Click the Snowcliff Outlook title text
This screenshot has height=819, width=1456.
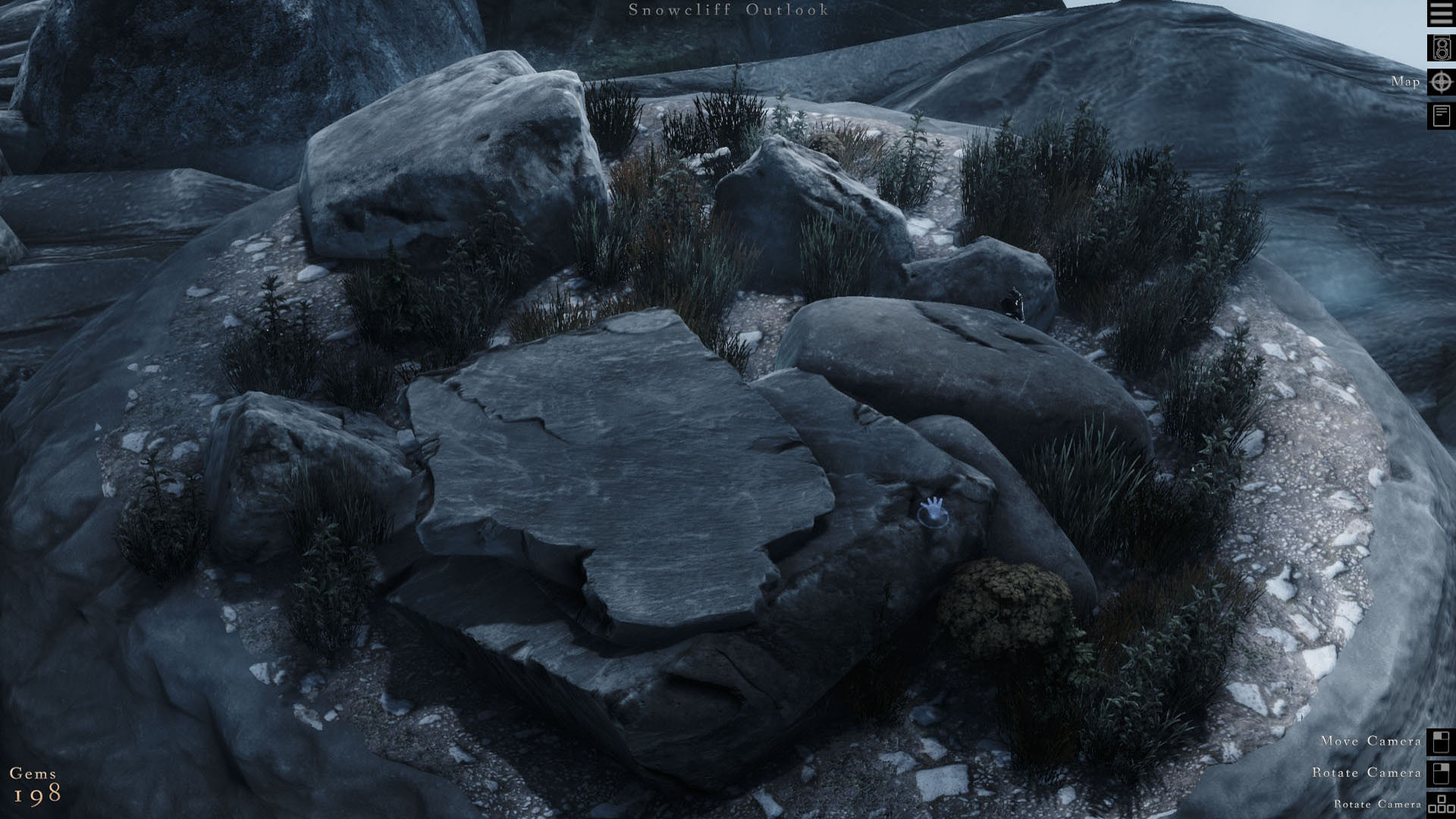click(727, 11)
